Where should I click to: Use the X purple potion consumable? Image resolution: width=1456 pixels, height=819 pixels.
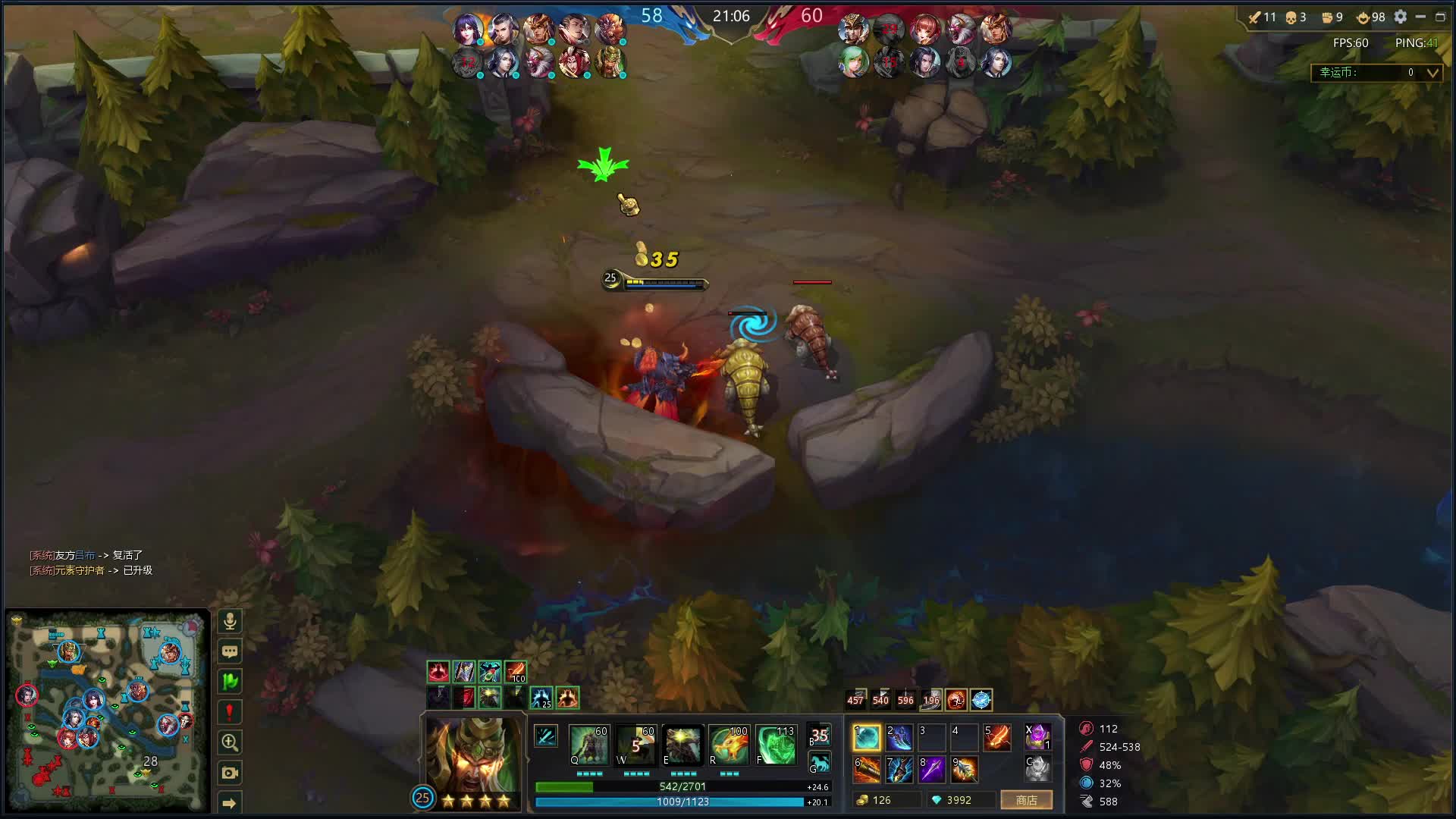pyautogui.click(x=1037, y=736)
